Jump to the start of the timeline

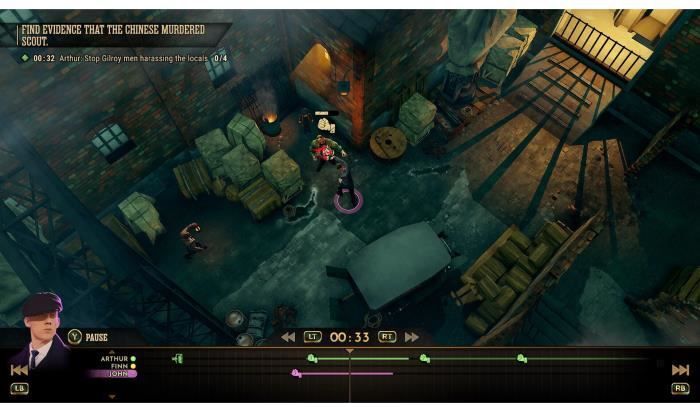[x=19, y=370]
